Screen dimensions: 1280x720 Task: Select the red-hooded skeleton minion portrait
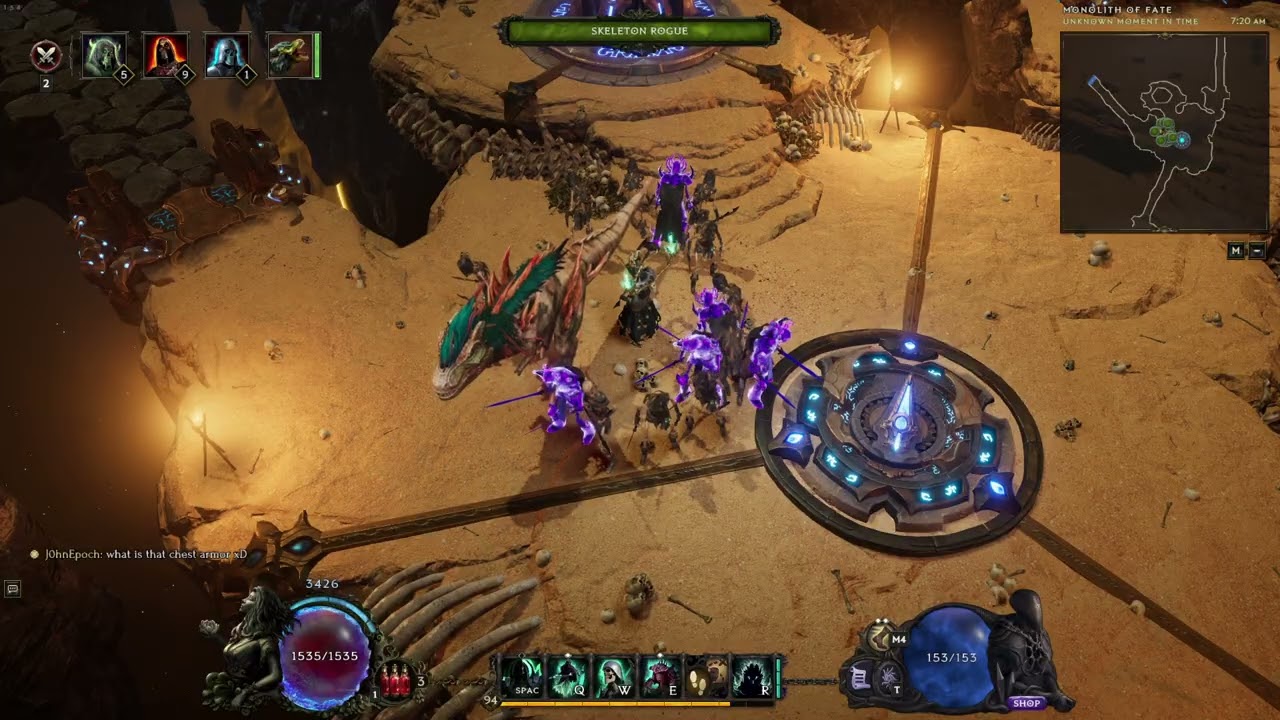point(165,55)
